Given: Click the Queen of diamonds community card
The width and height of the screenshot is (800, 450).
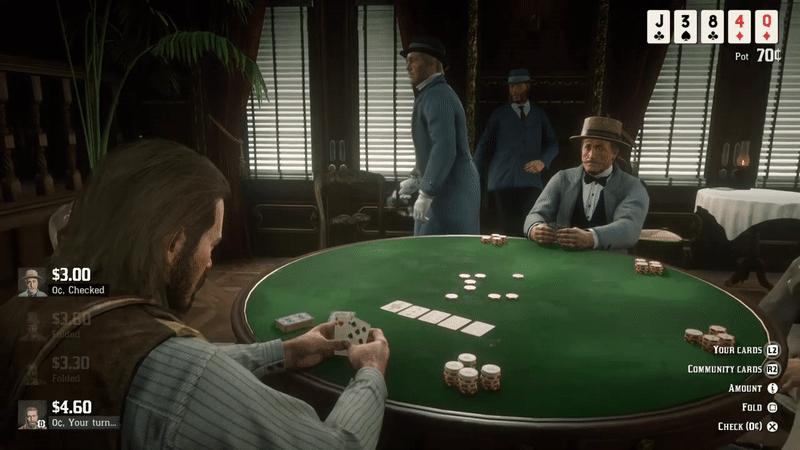Looking at the screenshot, I should point(767,26).
